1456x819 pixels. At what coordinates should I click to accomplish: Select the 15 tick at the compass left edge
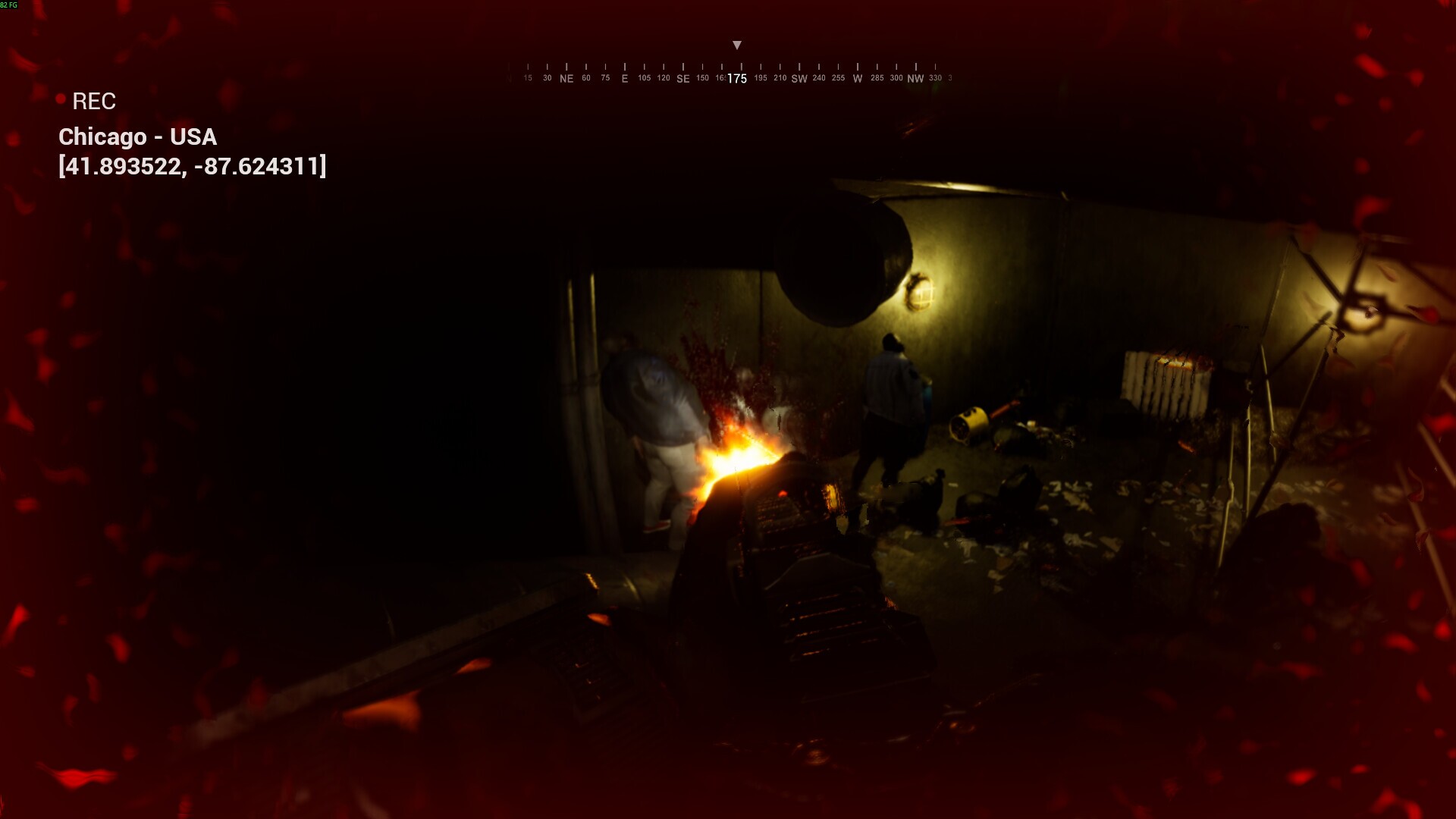pyautogui.click(x=527, y=77)
